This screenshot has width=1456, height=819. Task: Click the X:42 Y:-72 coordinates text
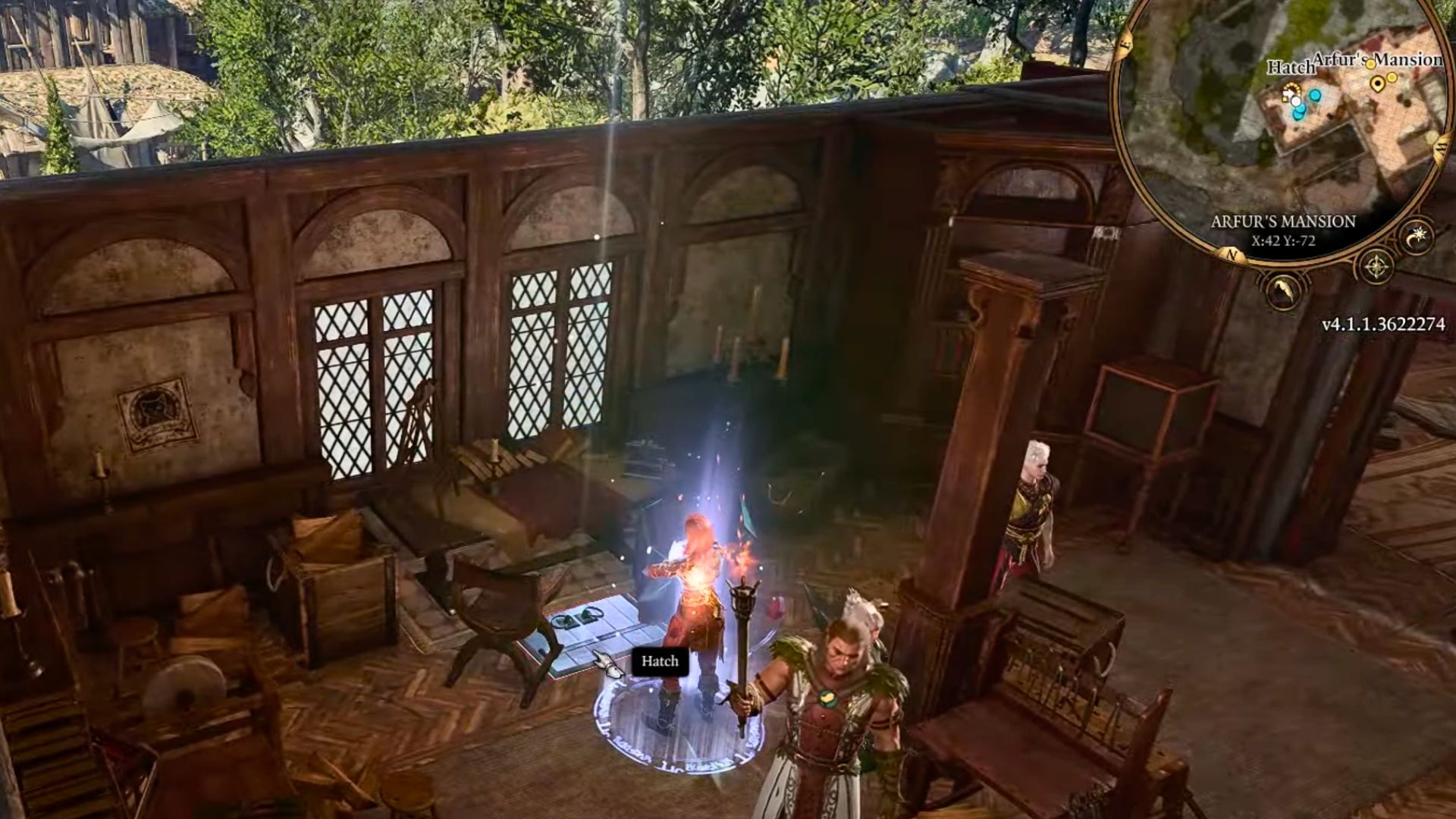point(1285,240)
